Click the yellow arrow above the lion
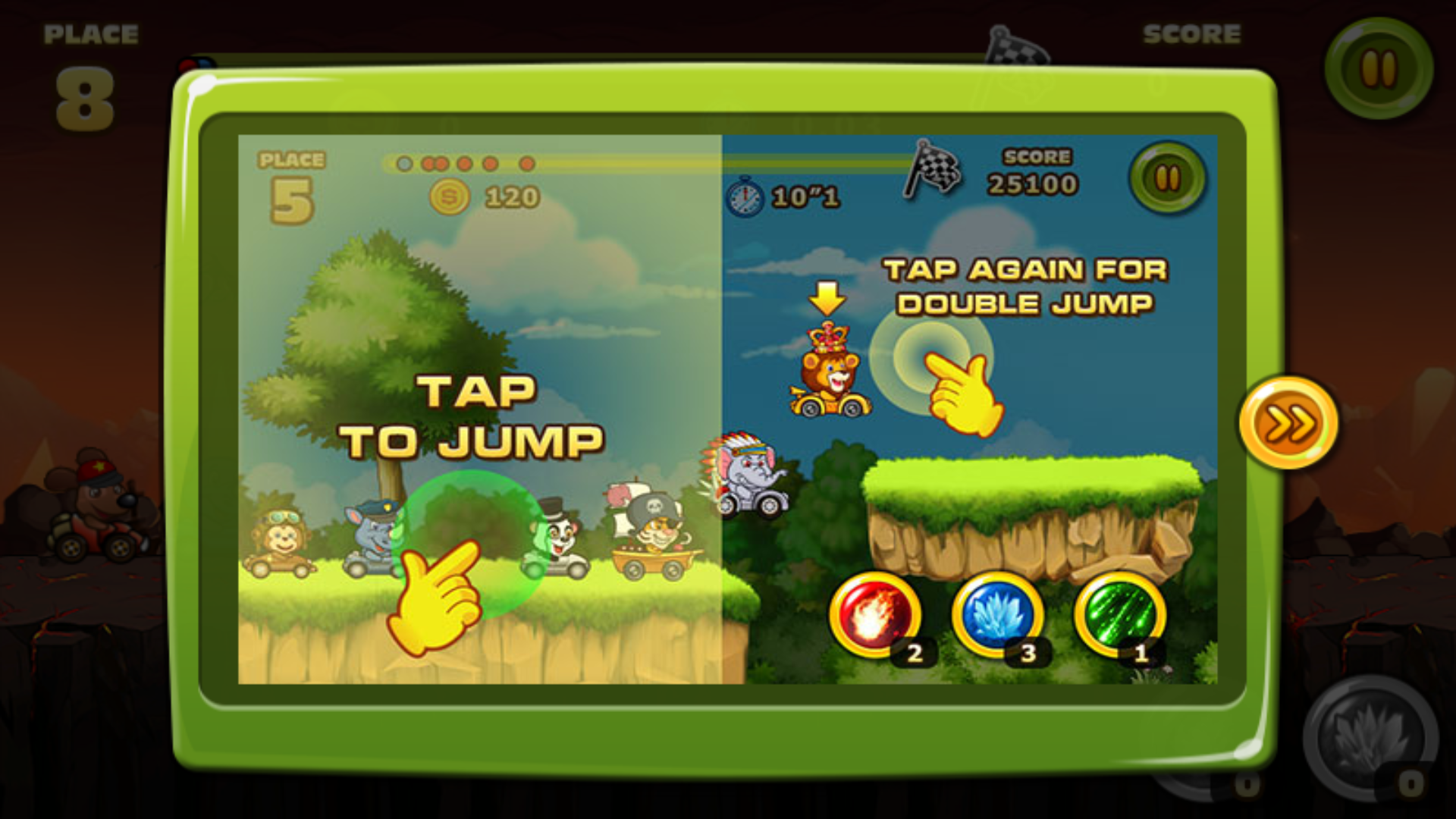Viewport: 1456px width, 819px height. pos(828,300)
